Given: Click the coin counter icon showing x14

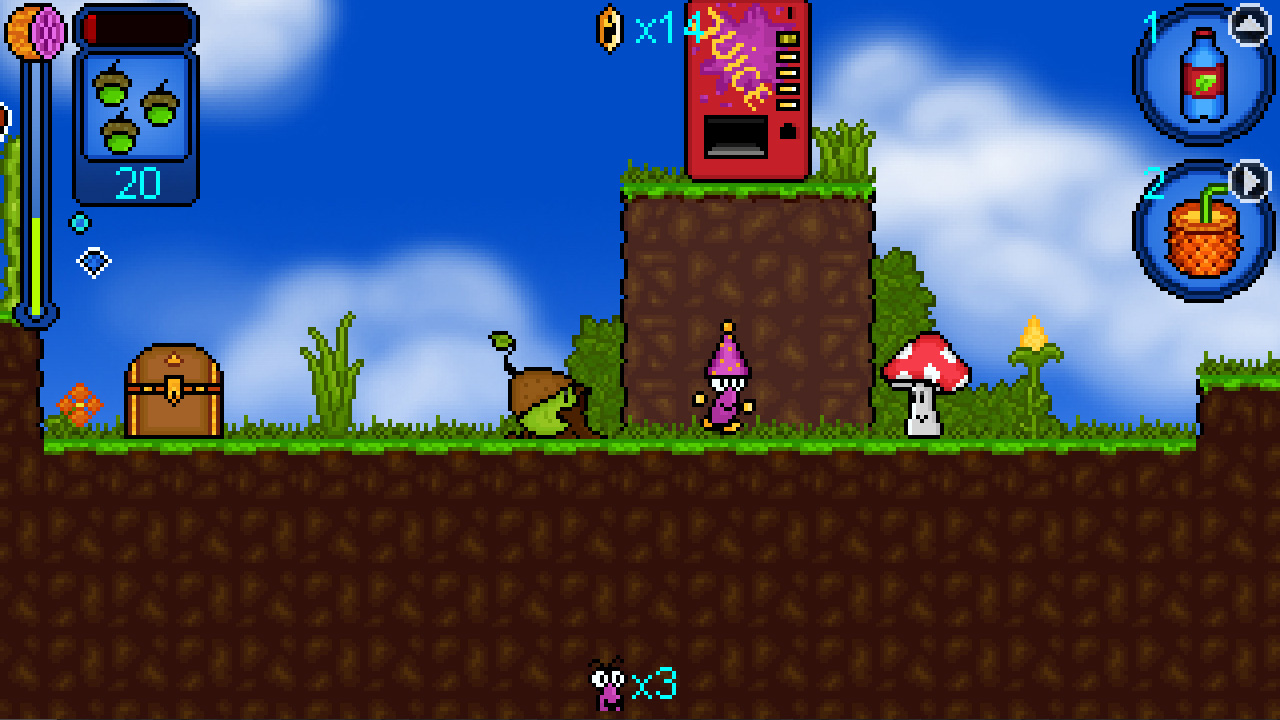Looking at the screenshot, I should tap(608, 30).
